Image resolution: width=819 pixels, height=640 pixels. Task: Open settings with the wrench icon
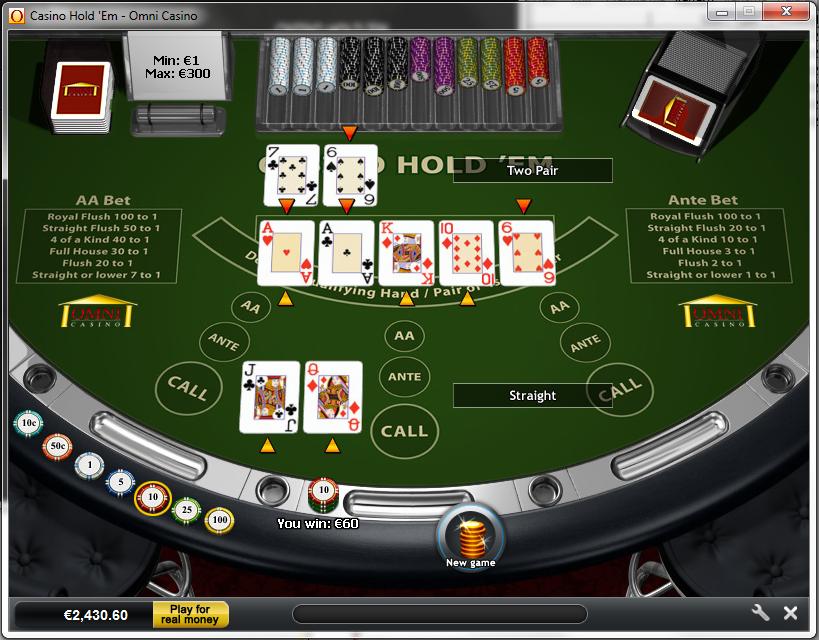point(759,613)
